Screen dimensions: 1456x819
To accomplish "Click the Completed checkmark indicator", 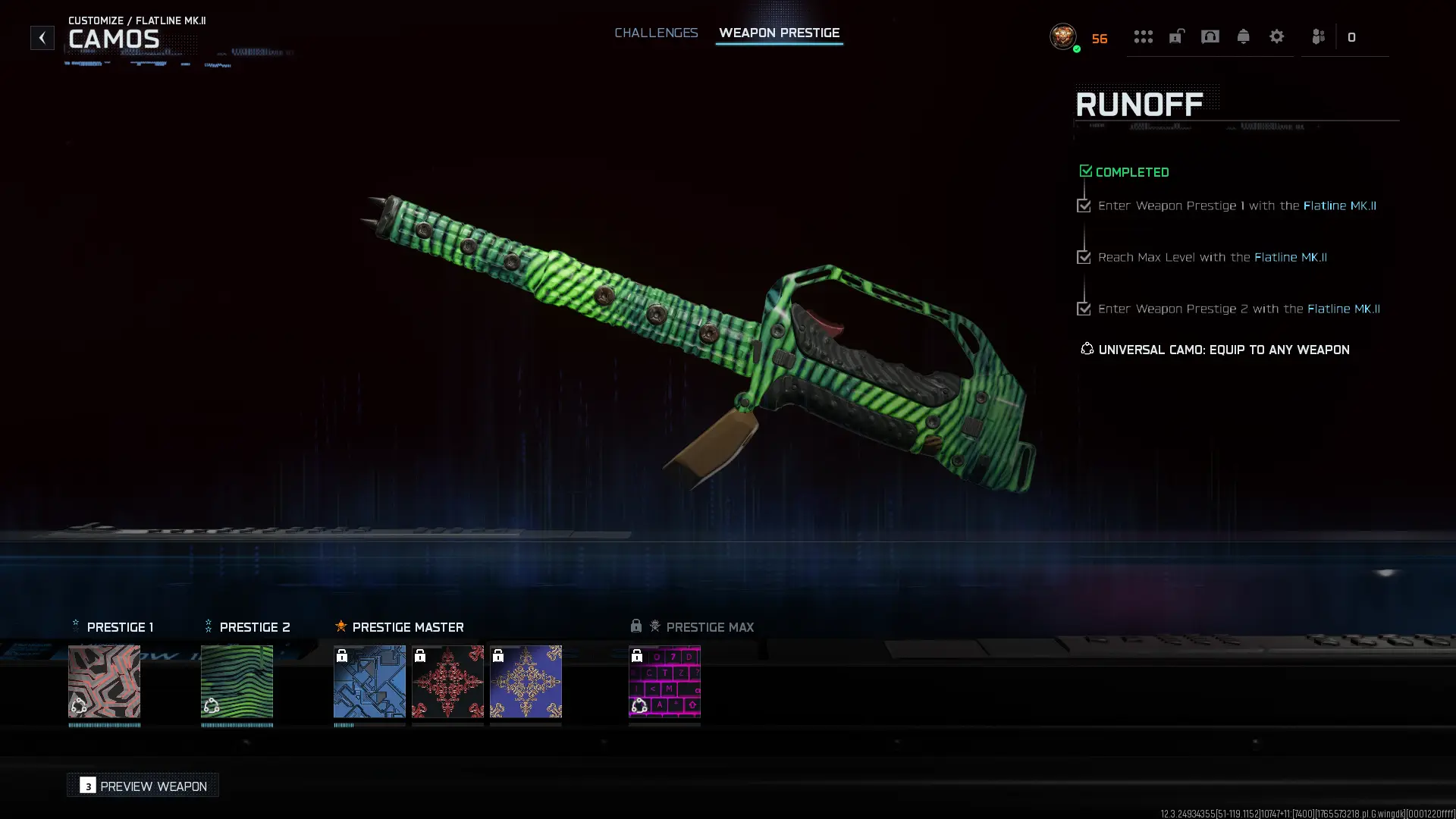I will coord(1085,170).
